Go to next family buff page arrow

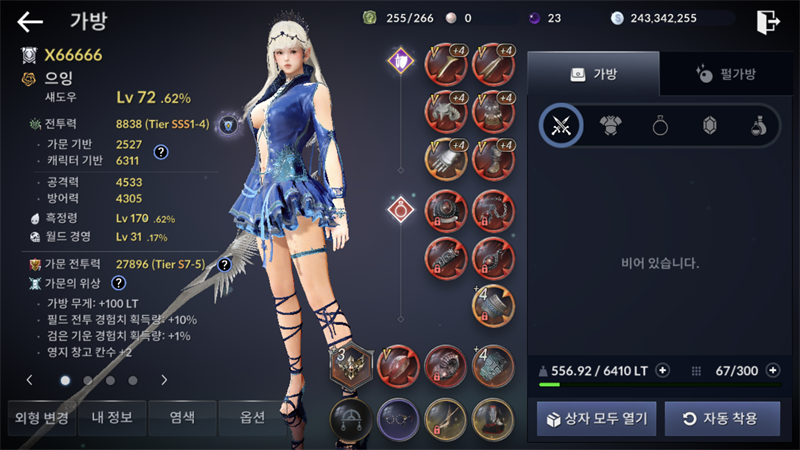(164, 380)
